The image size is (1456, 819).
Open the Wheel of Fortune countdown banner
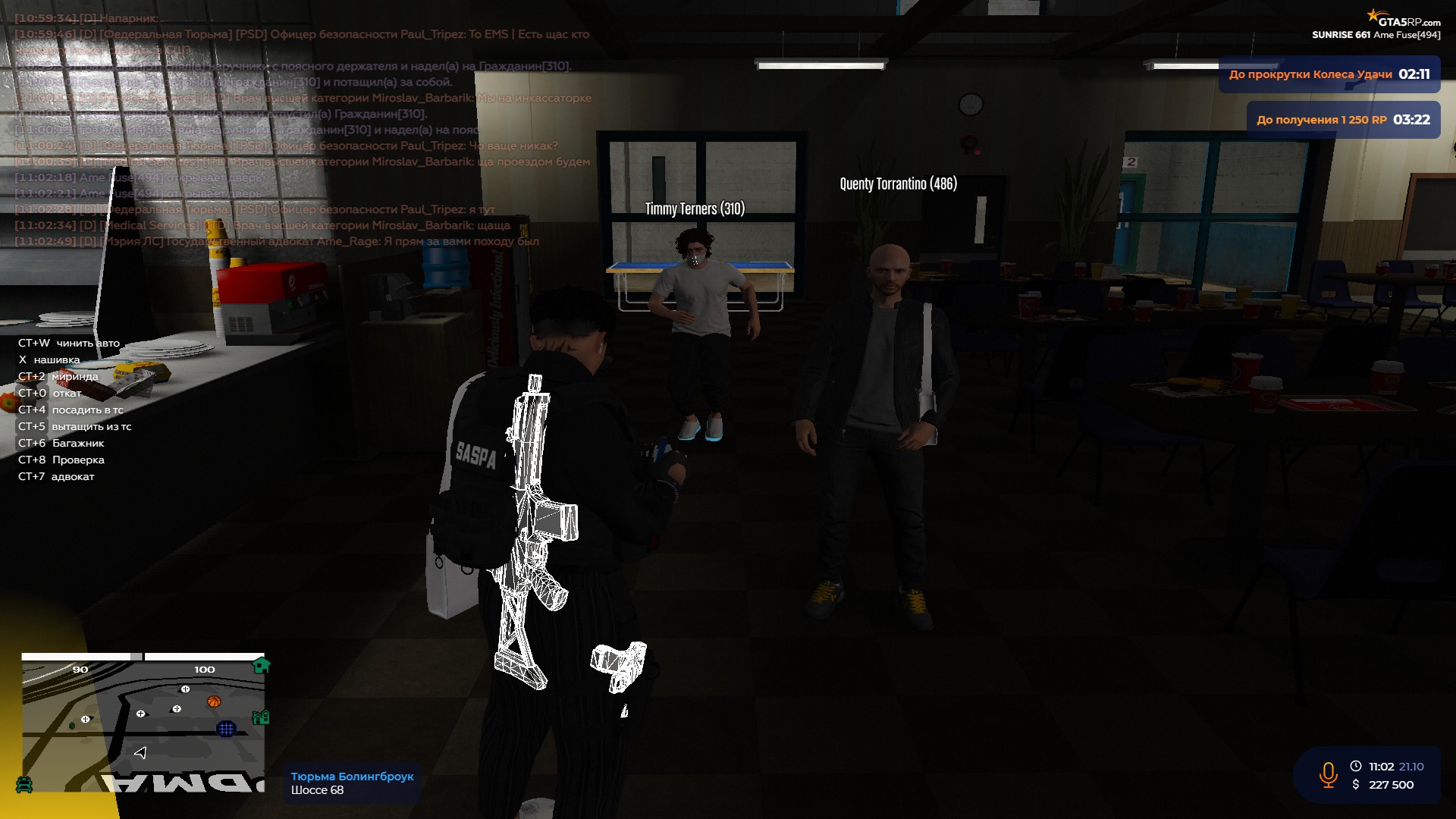[1329, 74]
